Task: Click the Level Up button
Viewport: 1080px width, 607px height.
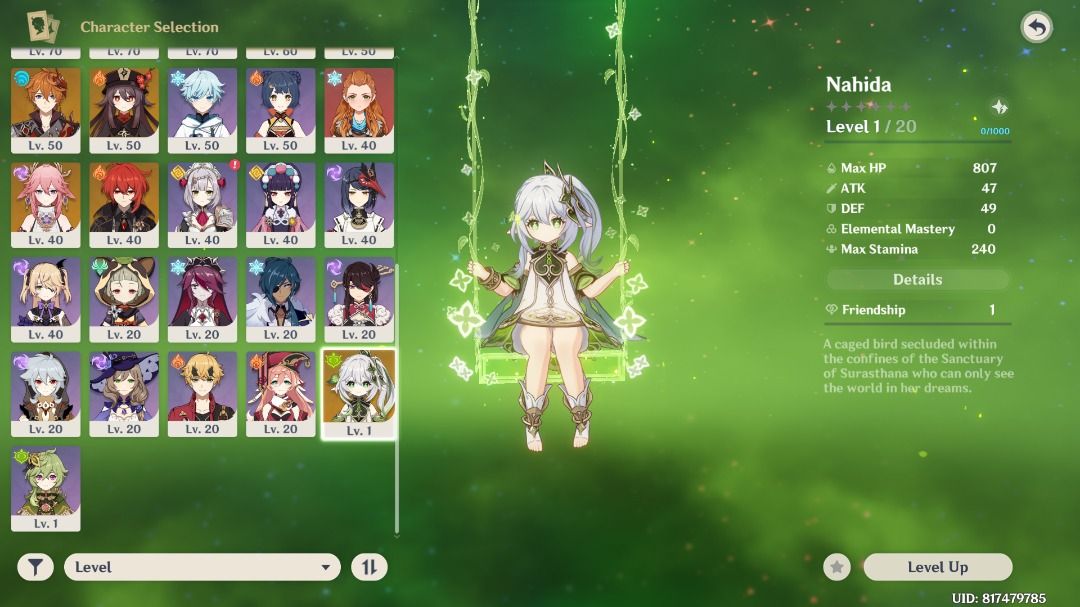Action: click(x=937, y=567)
